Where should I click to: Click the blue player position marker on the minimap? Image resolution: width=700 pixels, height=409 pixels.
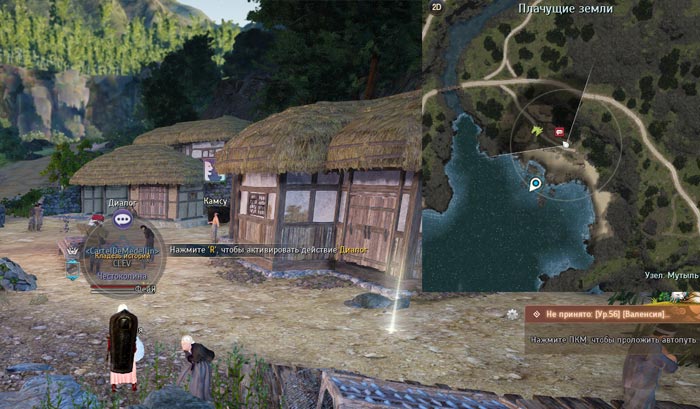(535, 184)
